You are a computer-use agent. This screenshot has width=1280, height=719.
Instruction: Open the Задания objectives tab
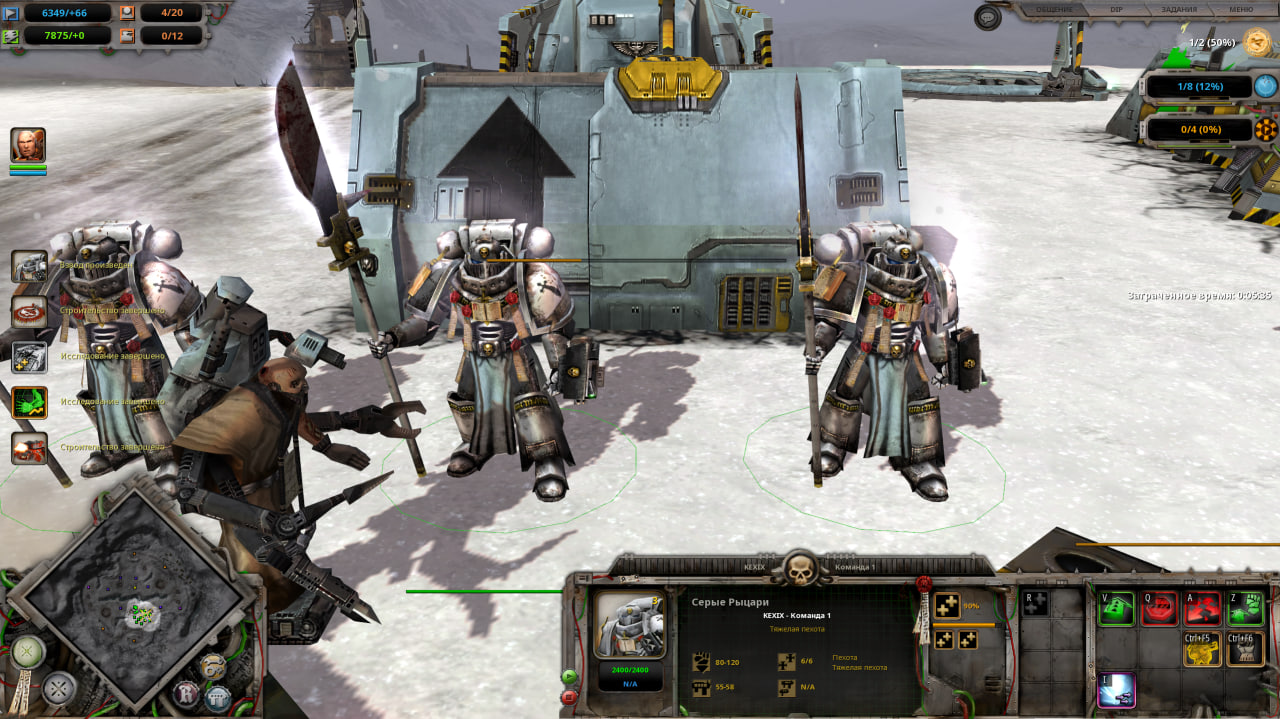(1181, 10)
